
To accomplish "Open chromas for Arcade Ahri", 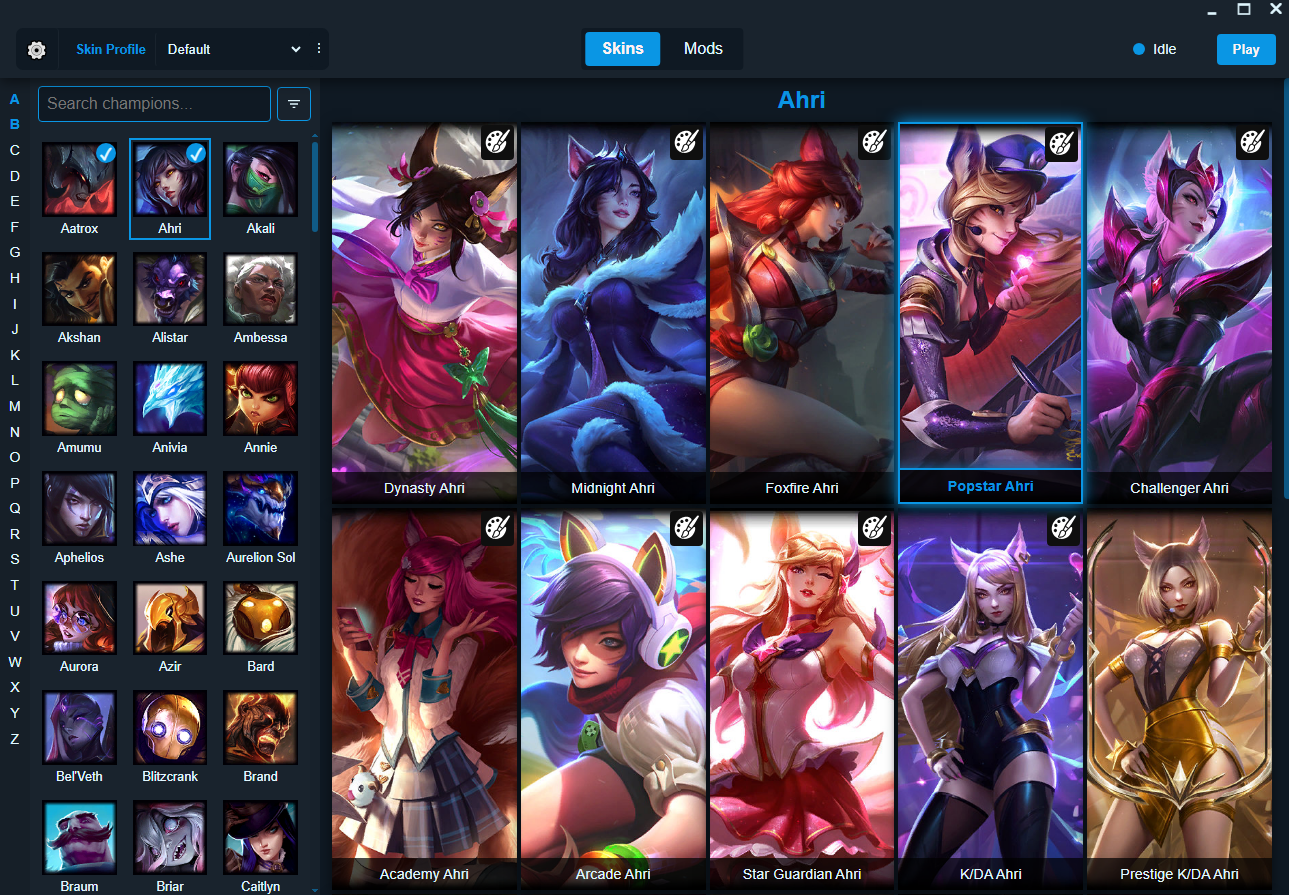I will (686, 529).
